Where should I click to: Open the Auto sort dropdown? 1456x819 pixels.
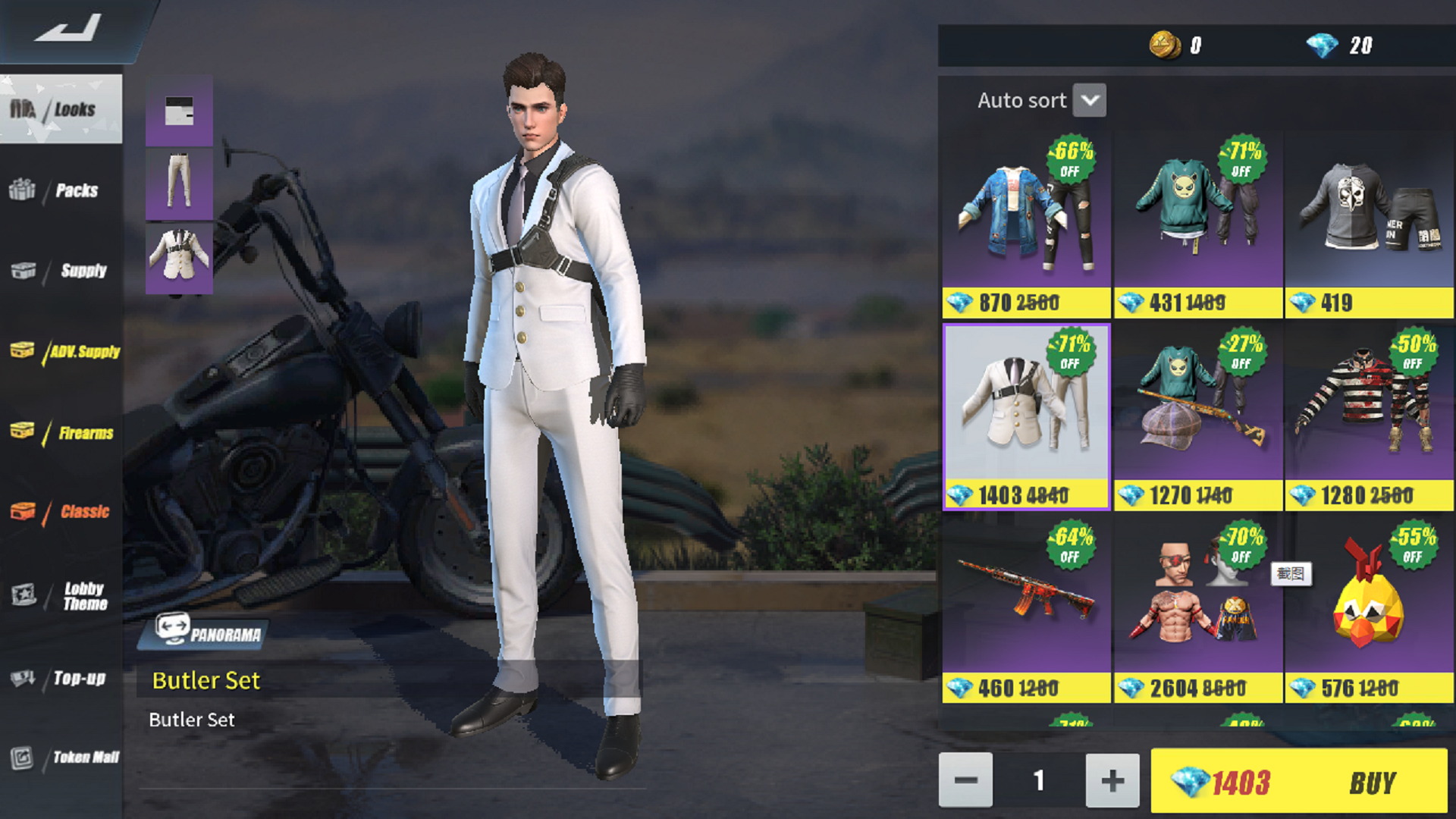[x=1090, y=99]
